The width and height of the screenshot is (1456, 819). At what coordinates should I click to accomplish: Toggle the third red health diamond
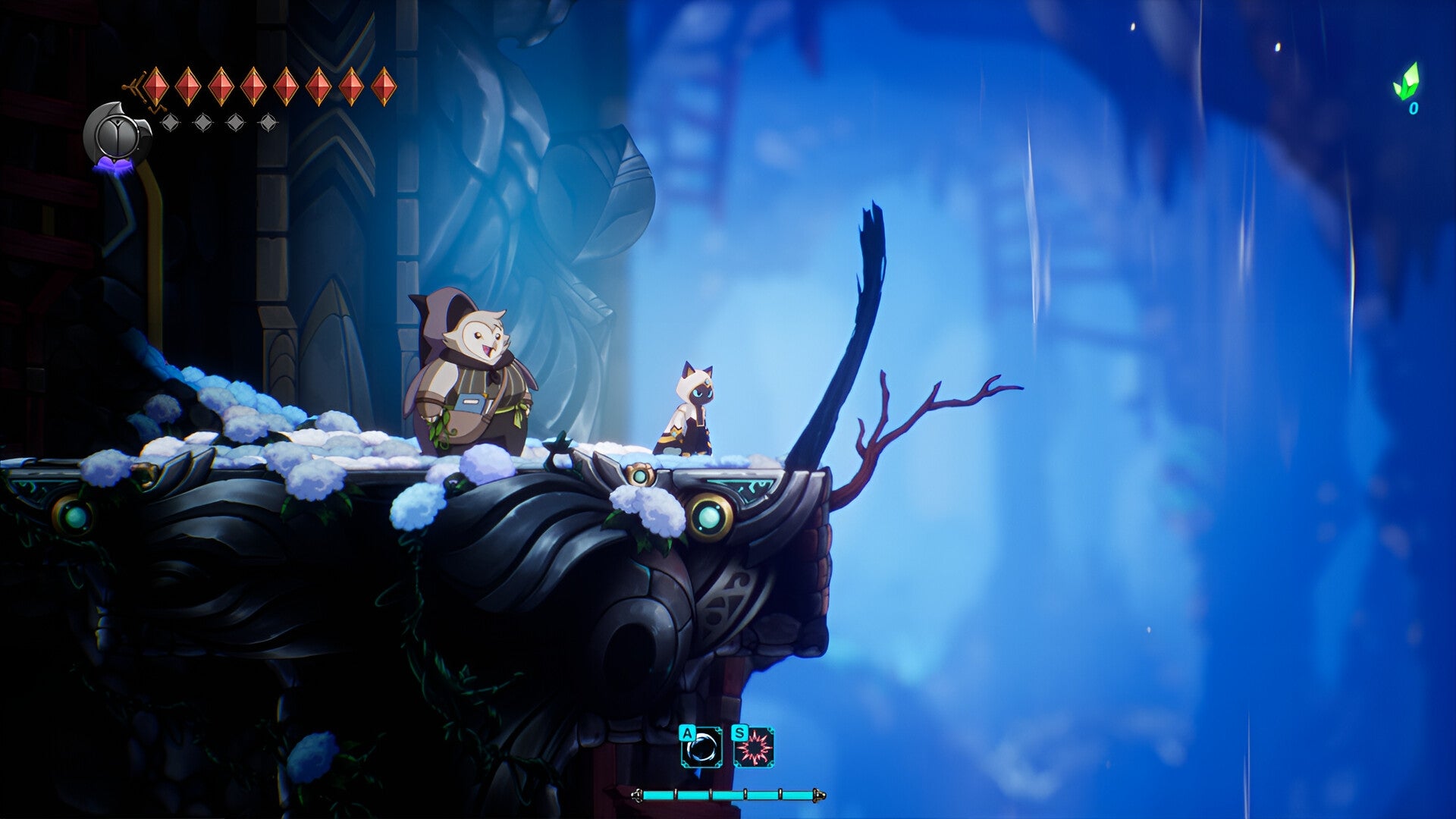tap(221, 85)
